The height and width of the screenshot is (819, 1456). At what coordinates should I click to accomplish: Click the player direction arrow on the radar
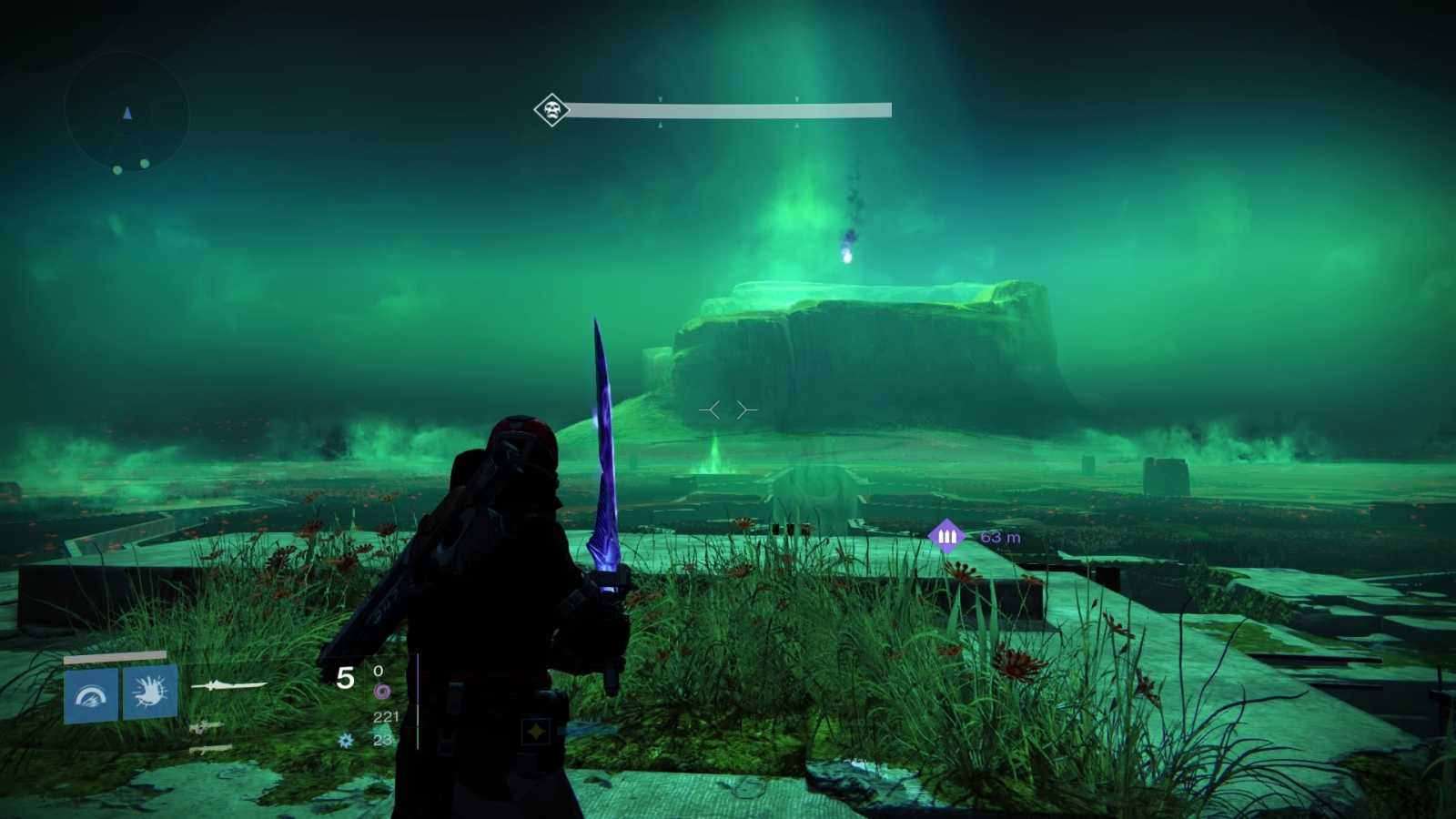click(x=127, y=113)
